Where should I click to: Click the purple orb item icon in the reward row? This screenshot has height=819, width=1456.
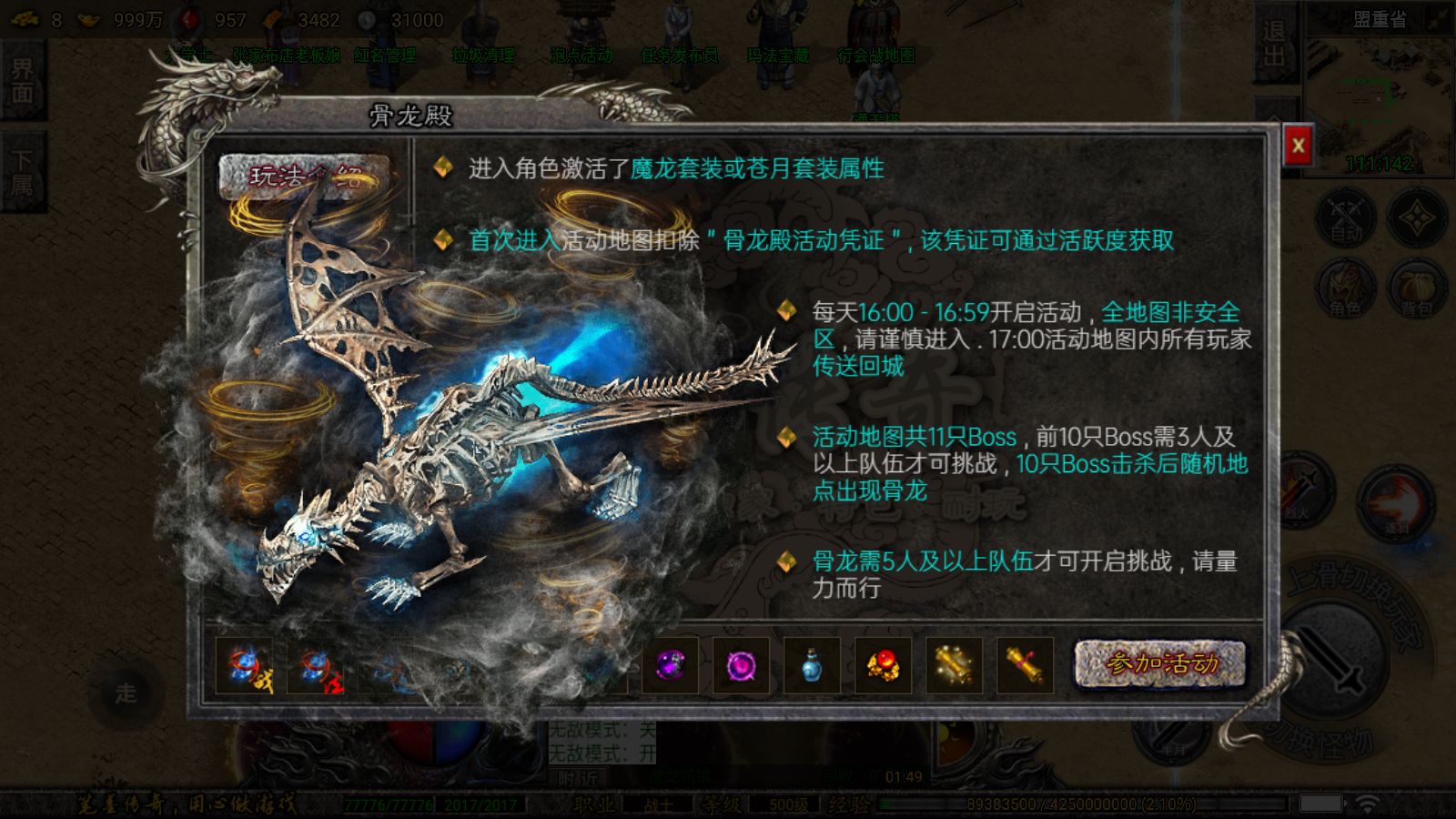(x=670, y=665)
